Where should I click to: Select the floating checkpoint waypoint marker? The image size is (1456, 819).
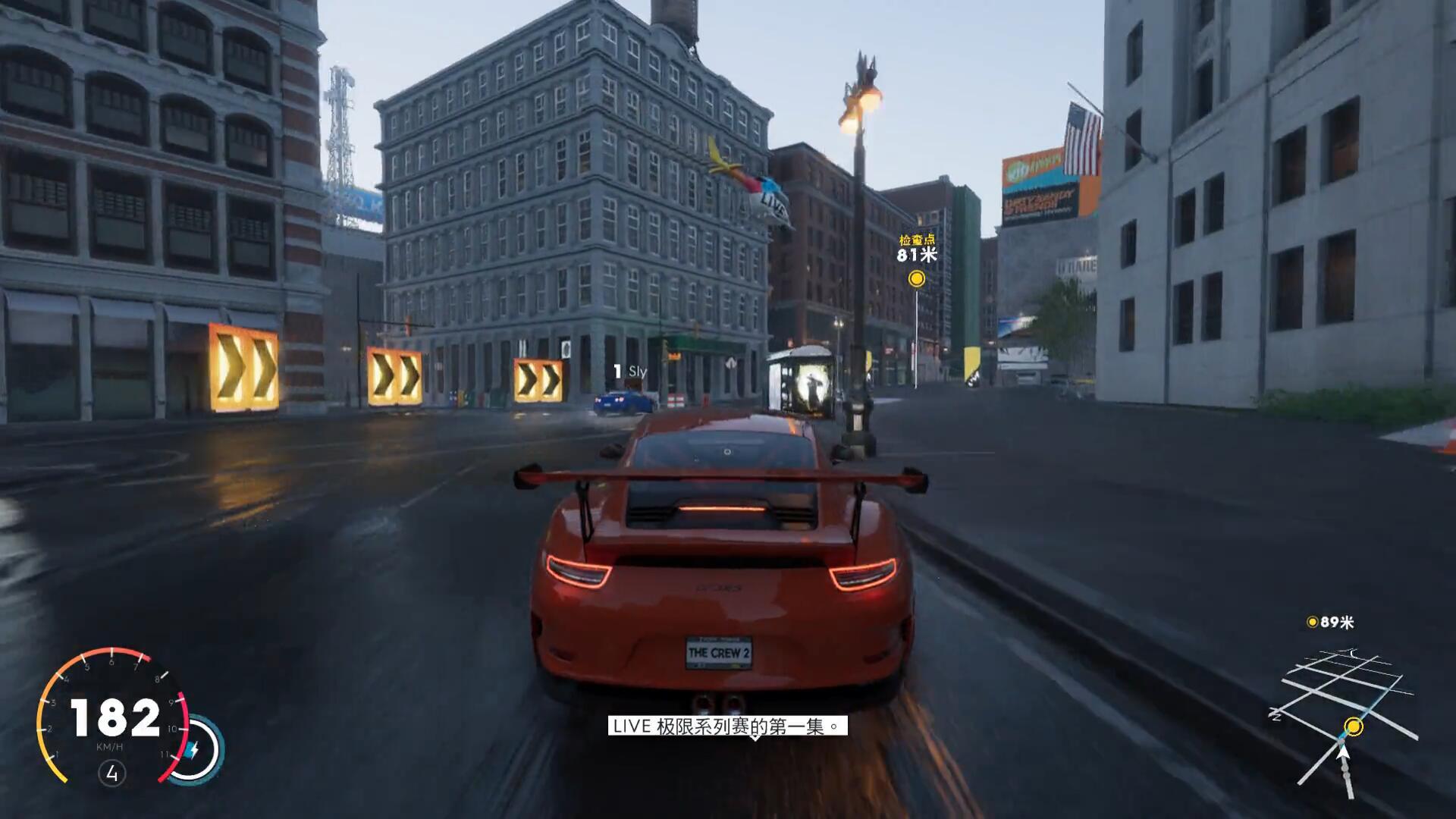click(917, 279)
